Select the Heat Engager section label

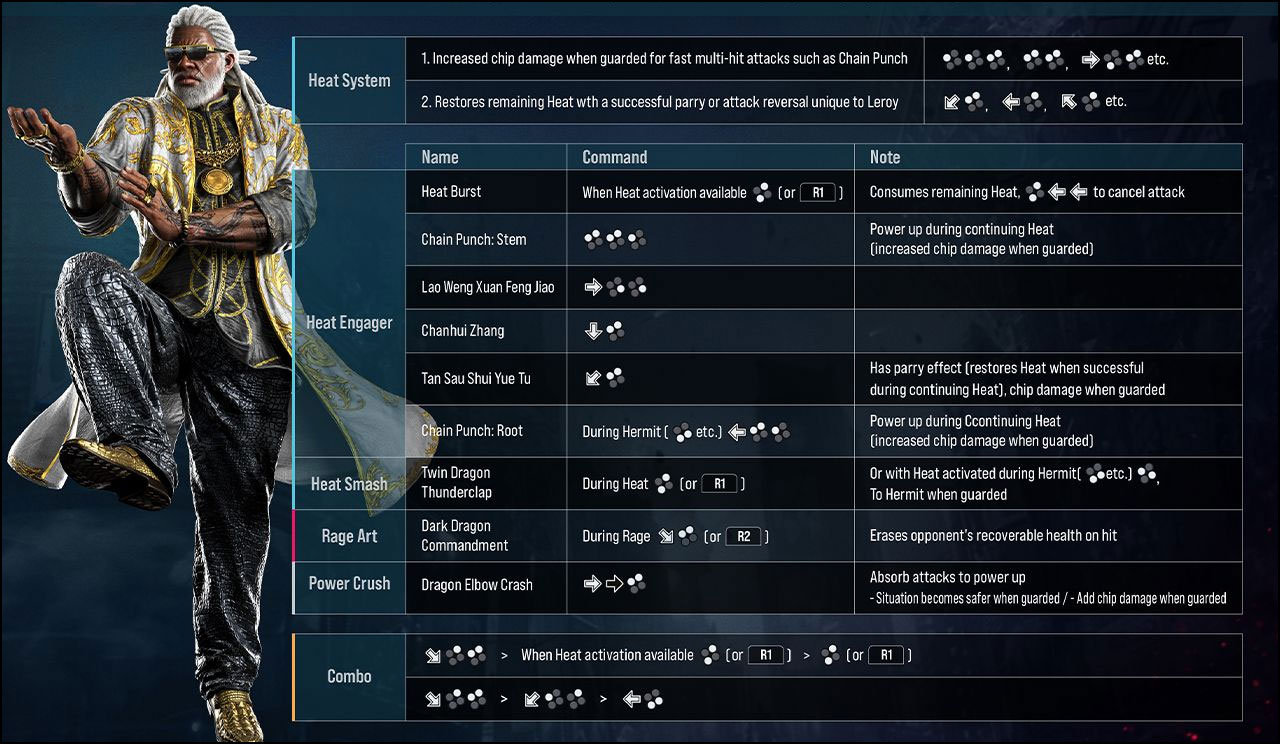click(x=348, y=323)
